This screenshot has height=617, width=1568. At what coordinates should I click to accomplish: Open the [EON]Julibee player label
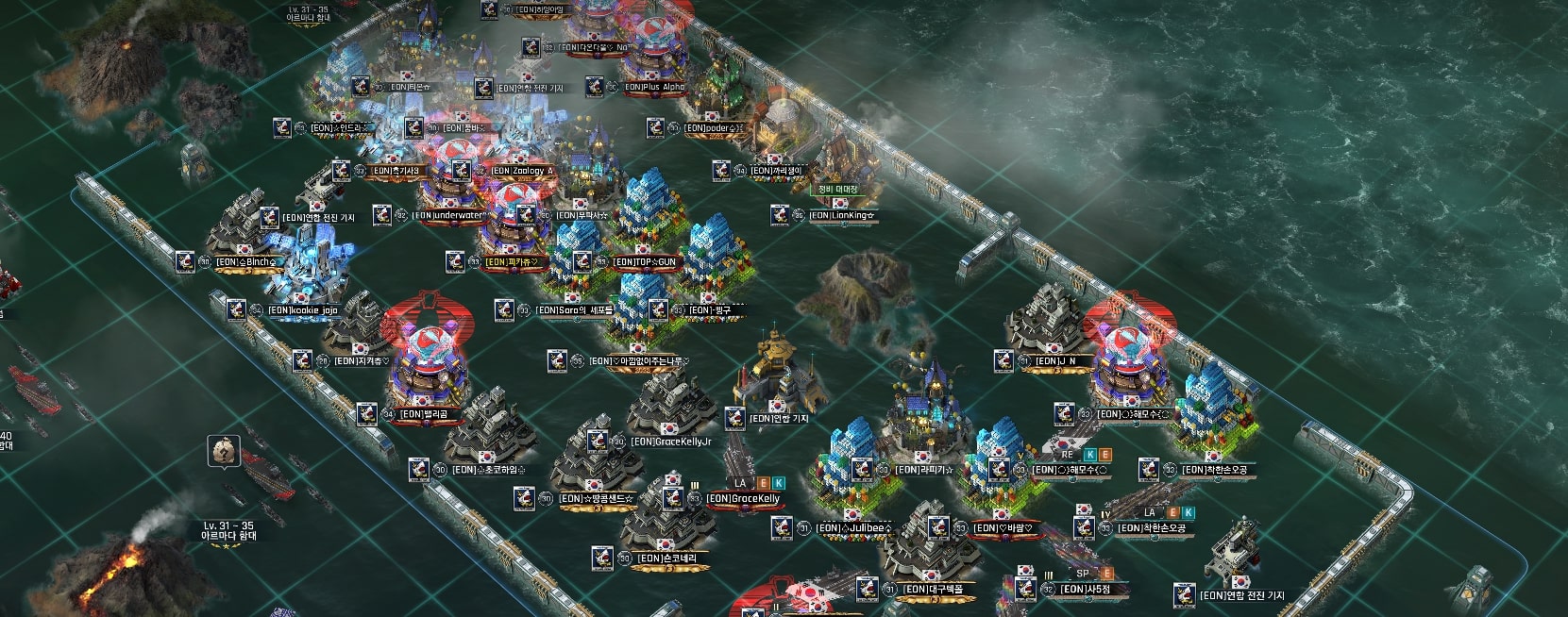click(853, 528)
